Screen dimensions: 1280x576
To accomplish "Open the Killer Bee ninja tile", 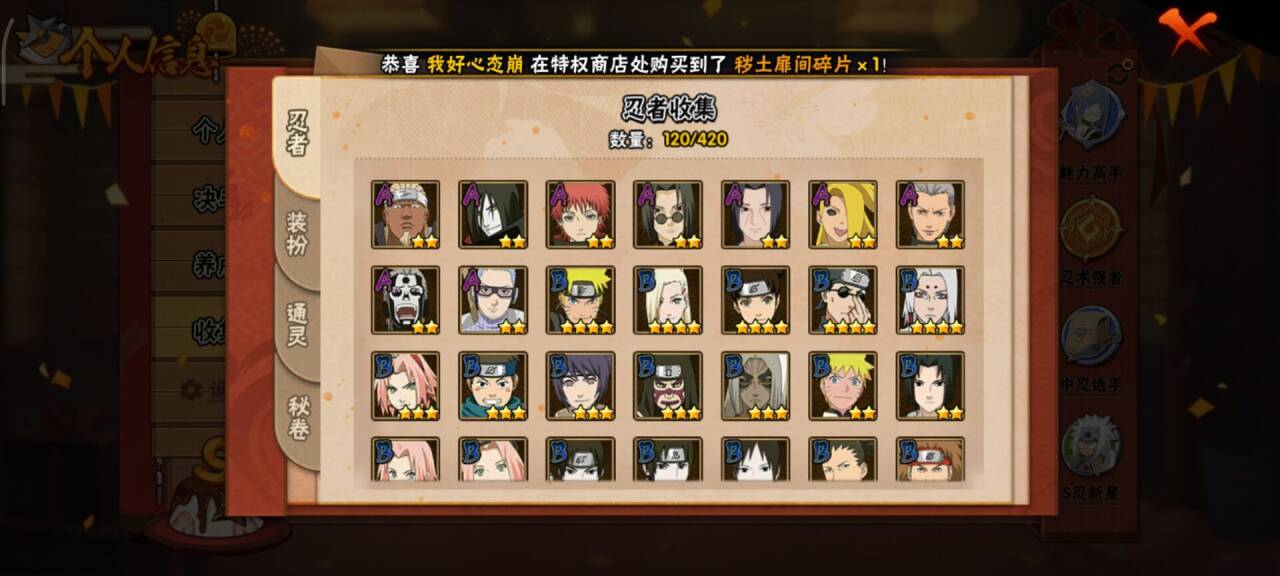I will (405, 214).
